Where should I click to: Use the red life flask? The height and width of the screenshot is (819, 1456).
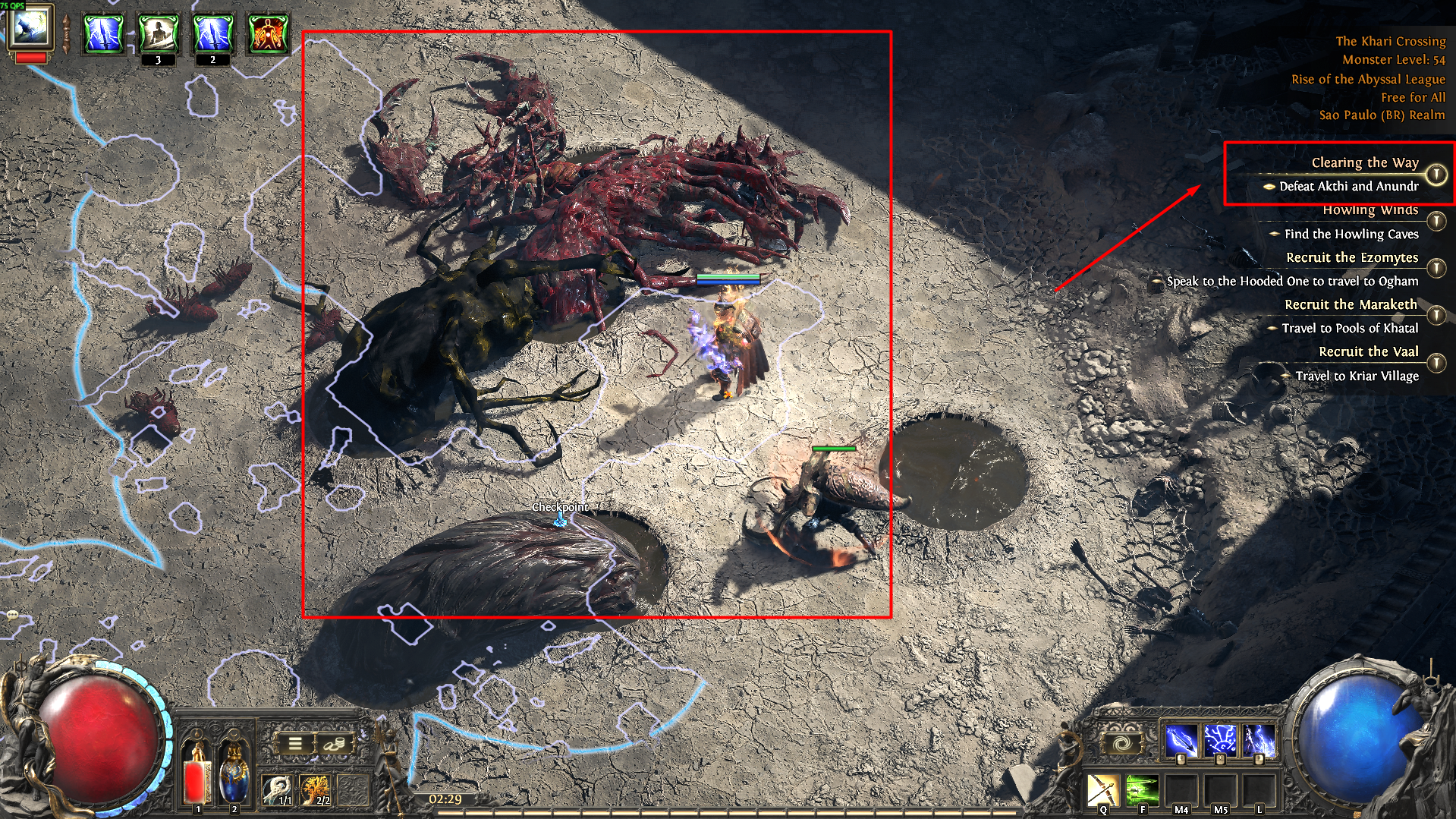(x=197, y=771)
